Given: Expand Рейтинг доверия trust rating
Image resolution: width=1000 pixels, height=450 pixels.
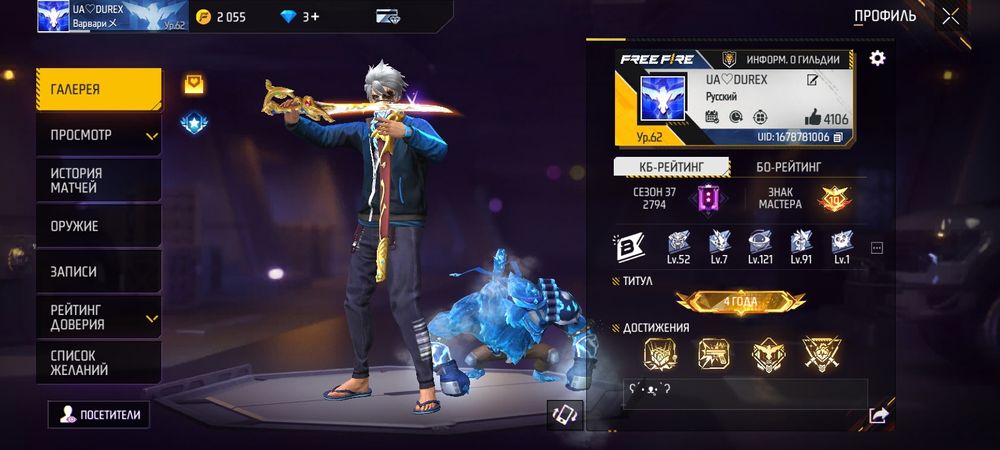Looking at the screenshot, I should point(98,317).
